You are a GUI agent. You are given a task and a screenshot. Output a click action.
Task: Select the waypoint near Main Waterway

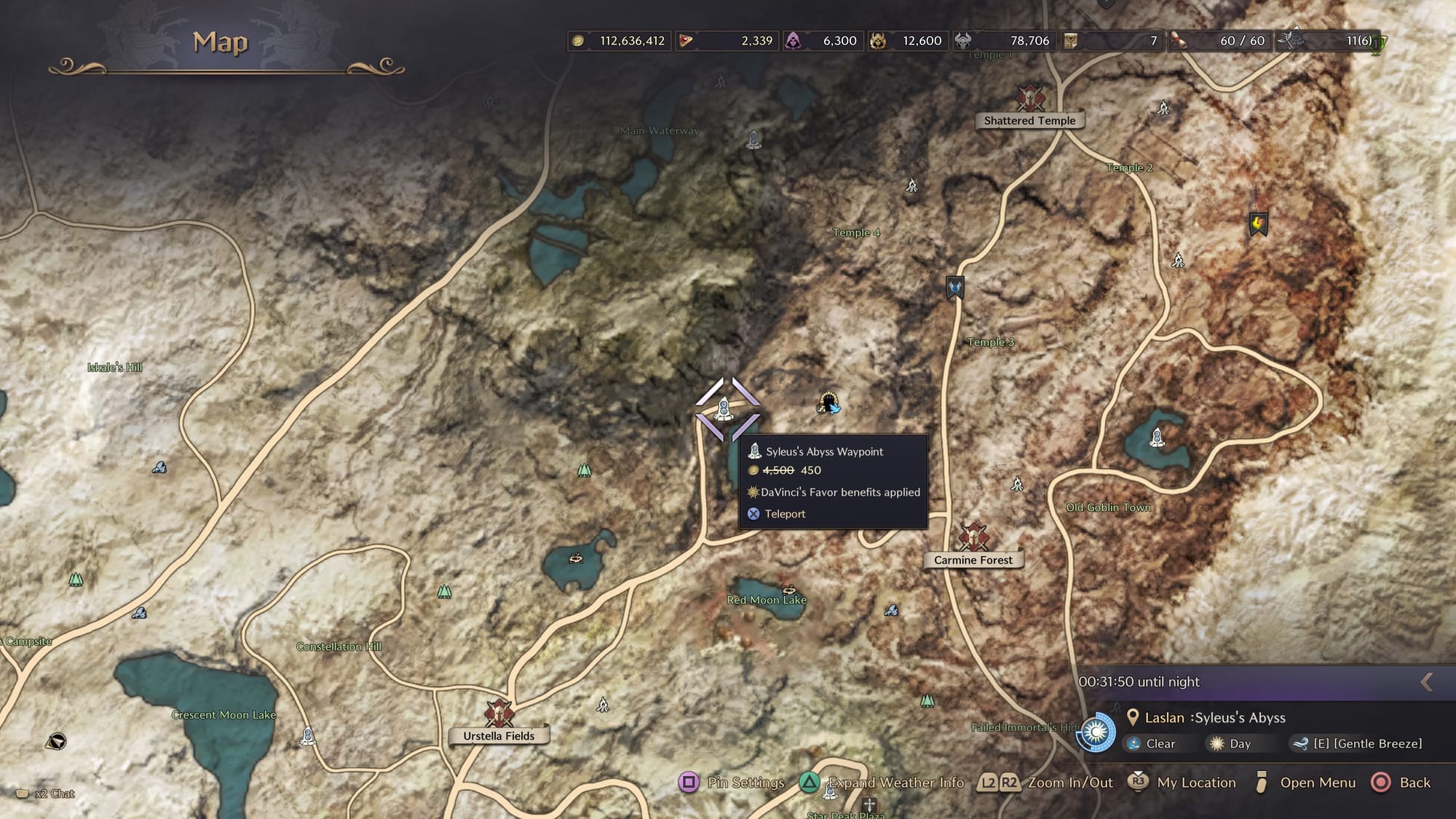(x=753, y=138)
